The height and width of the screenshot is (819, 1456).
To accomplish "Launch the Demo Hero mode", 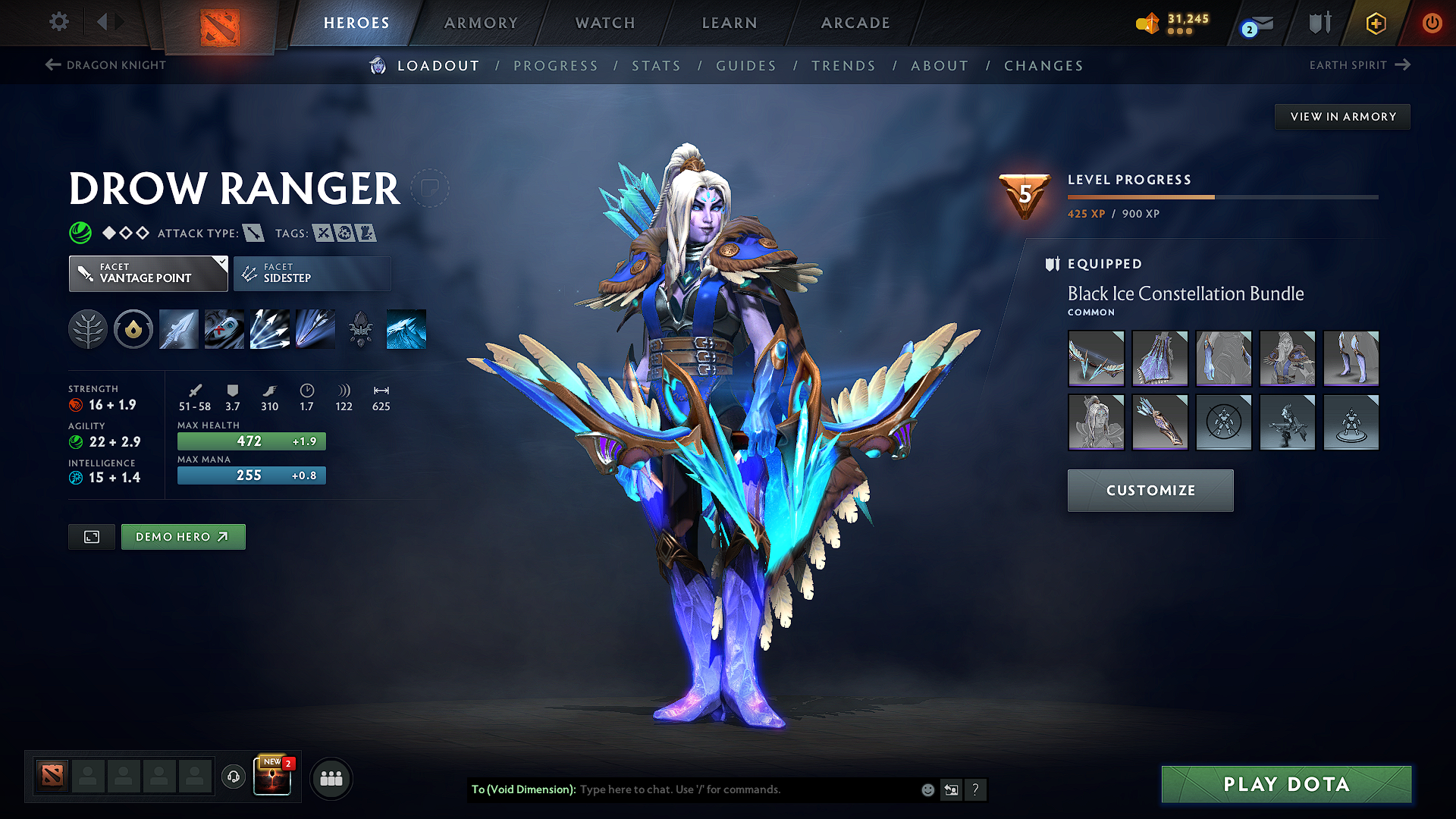I will pyautogui.click(x=183, y=537).
